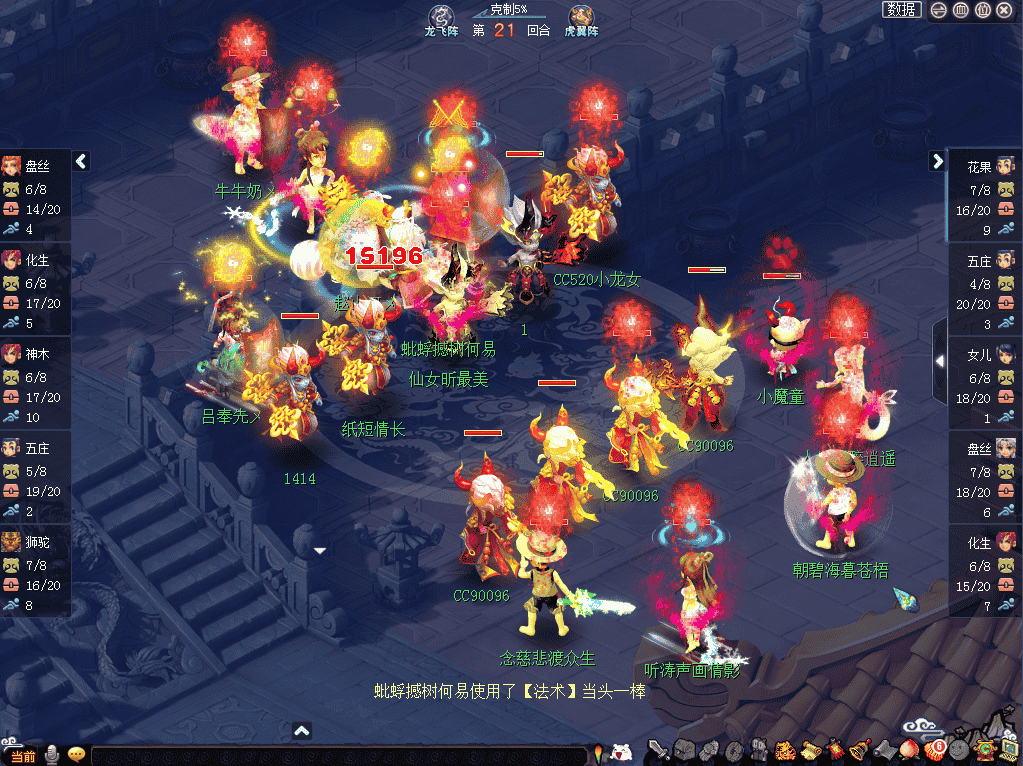Expand the right team panel arrow

(x=937, y=161)
